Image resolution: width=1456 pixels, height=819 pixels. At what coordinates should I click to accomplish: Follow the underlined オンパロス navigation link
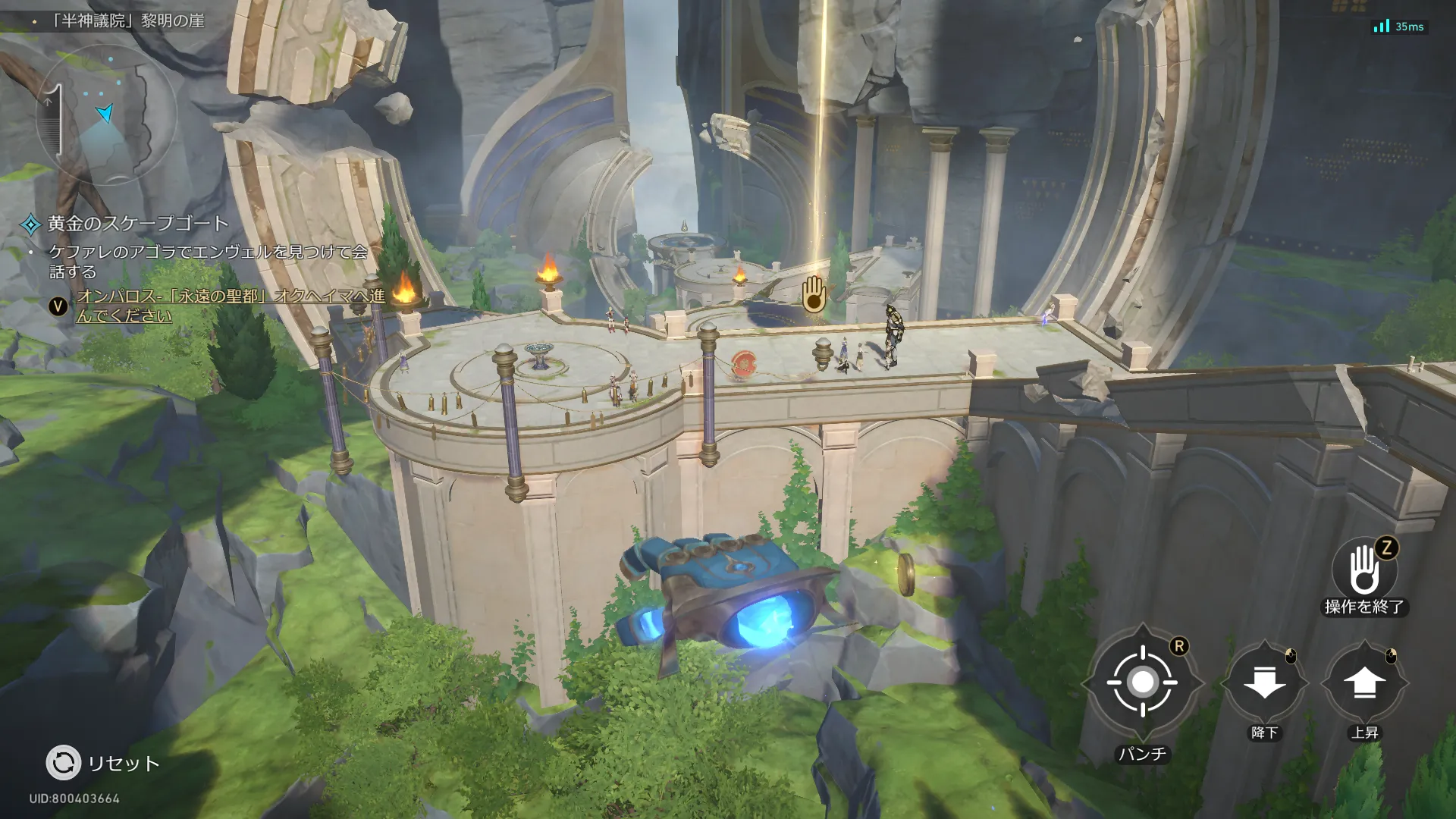(230, 306)
